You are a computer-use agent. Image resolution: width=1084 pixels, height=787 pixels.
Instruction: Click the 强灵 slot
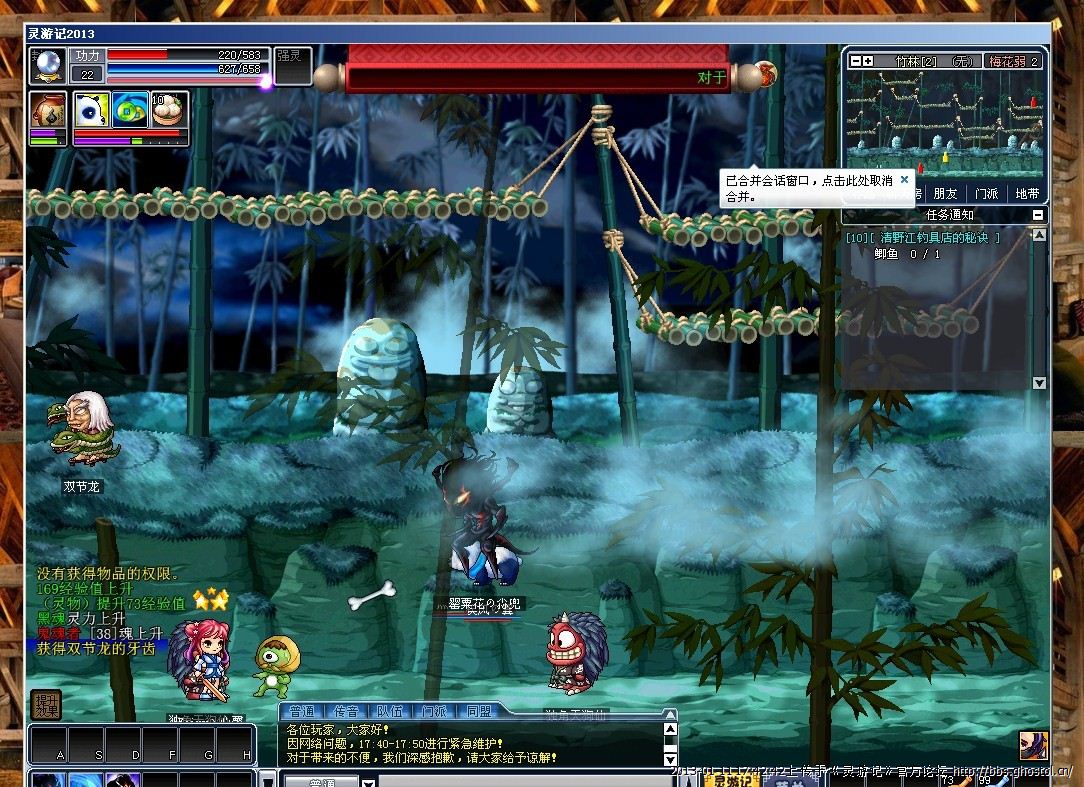click(292, 66)
